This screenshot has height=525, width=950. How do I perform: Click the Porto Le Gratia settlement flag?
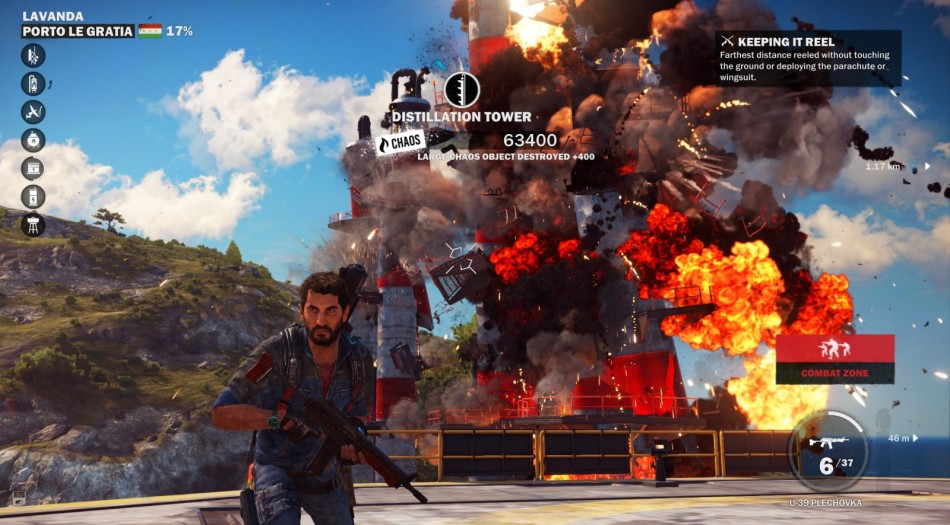tap(150, 31)
